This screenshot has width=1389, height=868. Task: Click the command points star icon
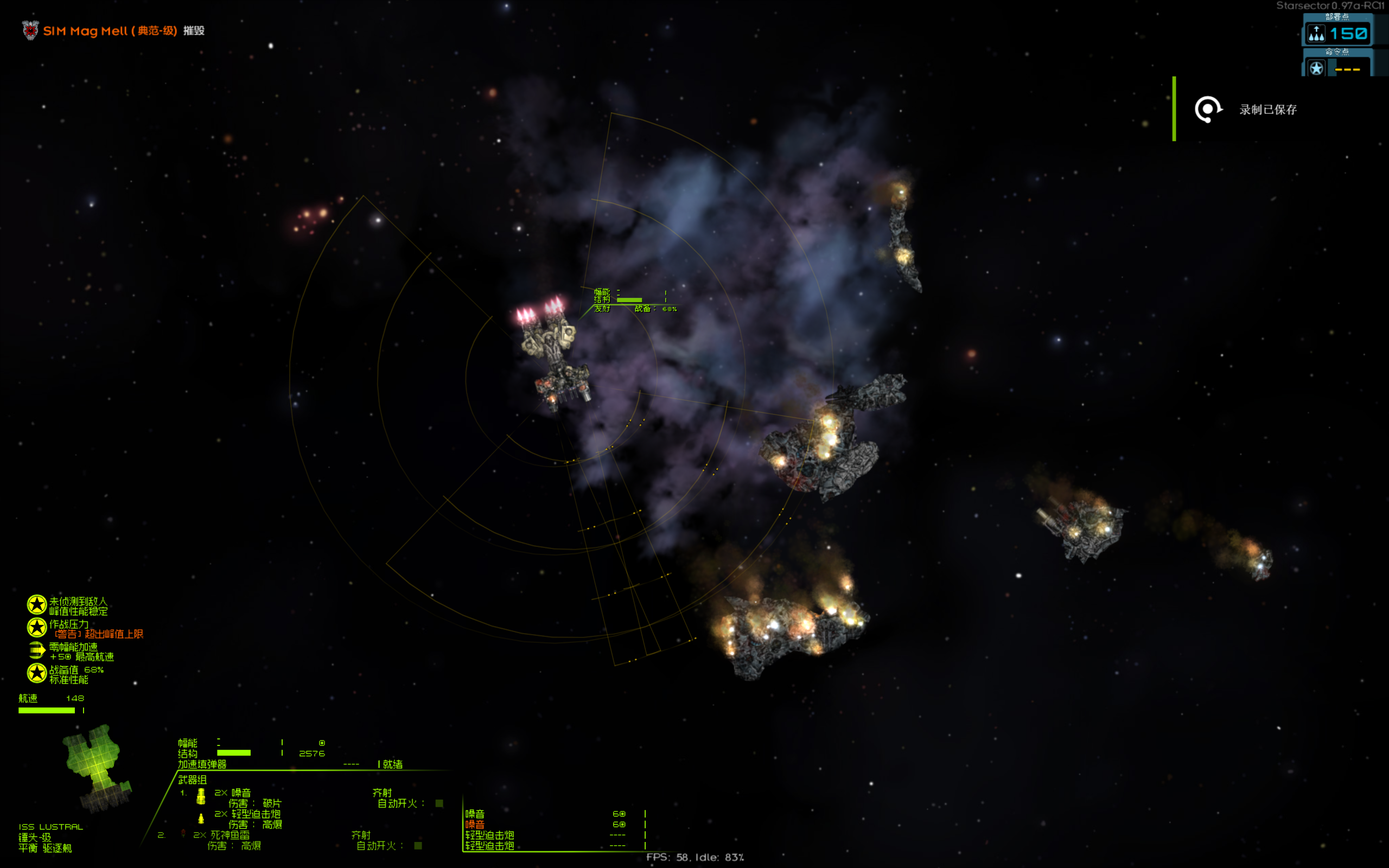1316,68
